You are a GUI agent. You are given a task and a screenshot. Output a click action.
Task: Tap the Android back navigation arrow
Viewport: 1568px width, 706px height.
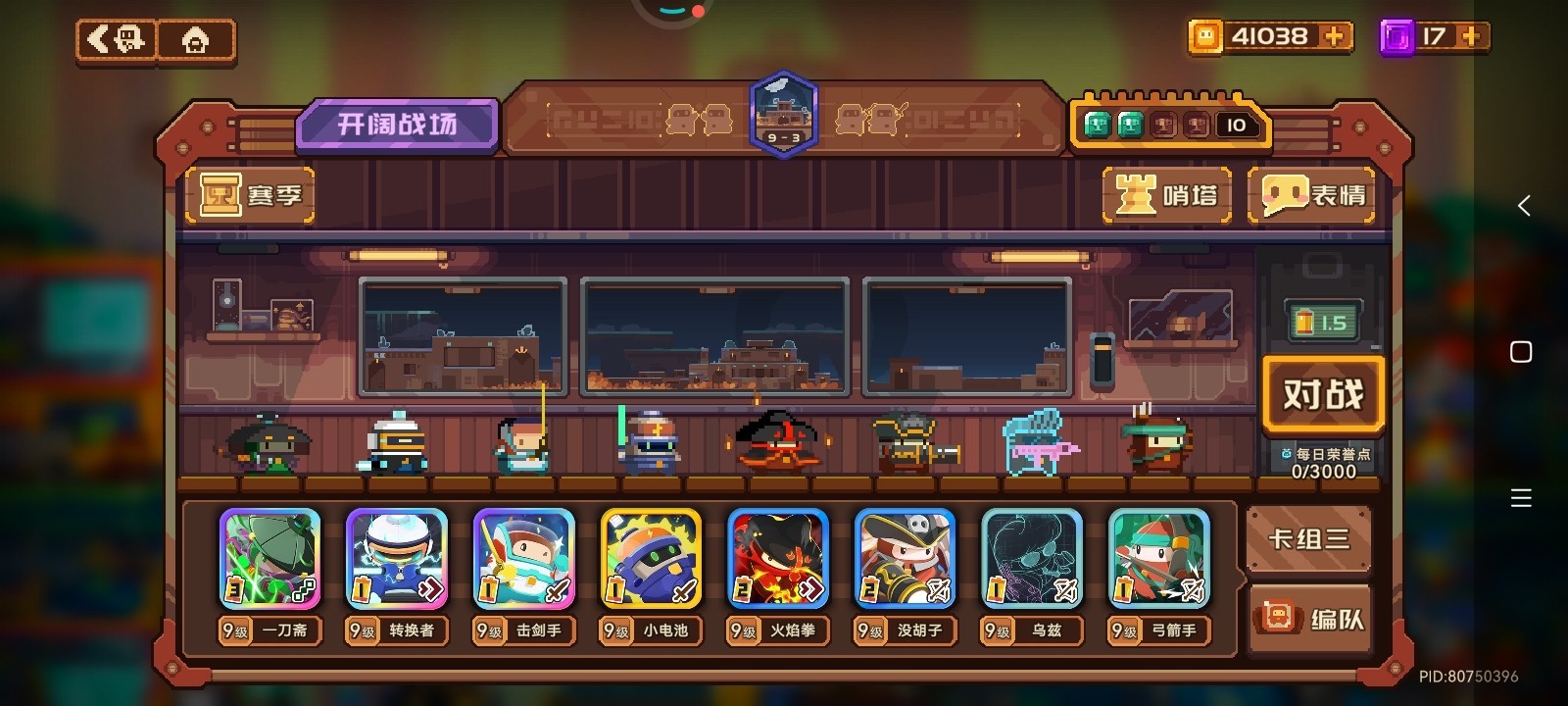pos(1523,206)
